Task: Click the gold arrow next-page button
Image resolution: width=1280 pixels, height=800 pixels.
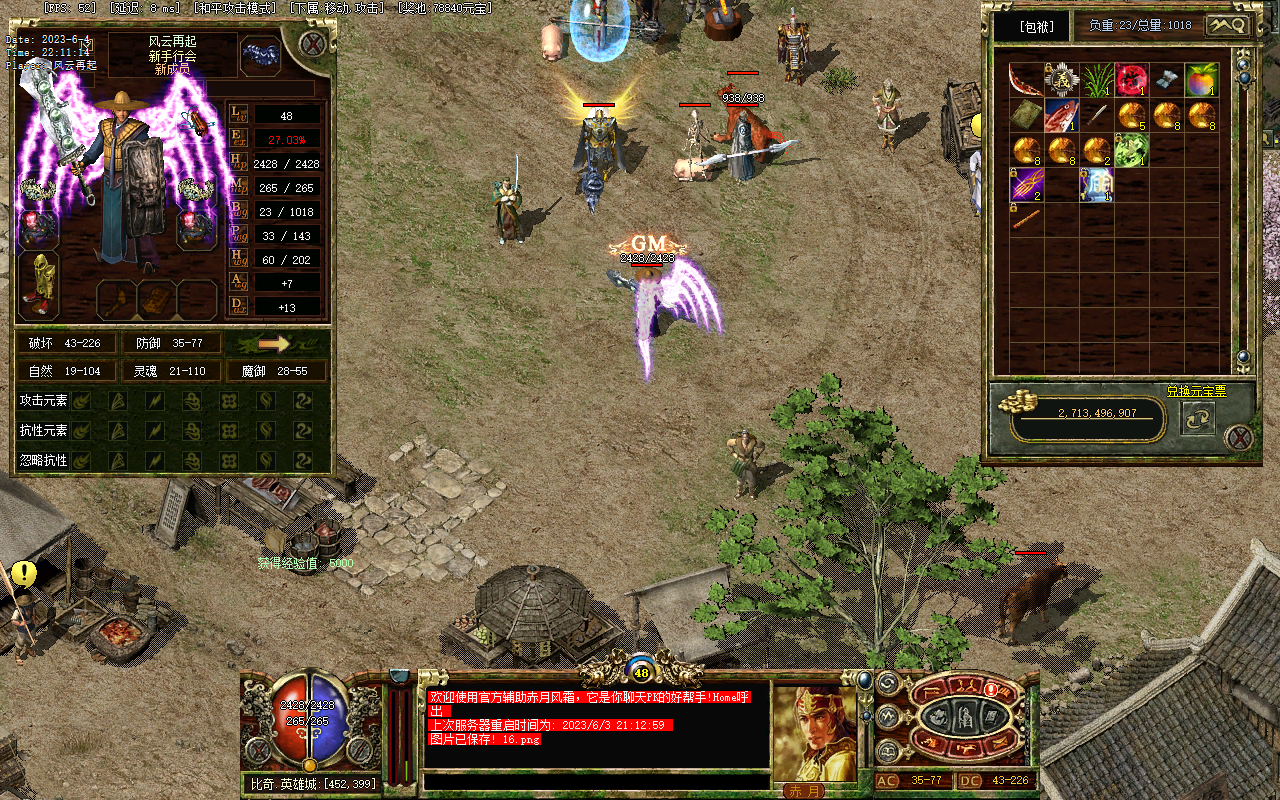Action: [274, 344]
